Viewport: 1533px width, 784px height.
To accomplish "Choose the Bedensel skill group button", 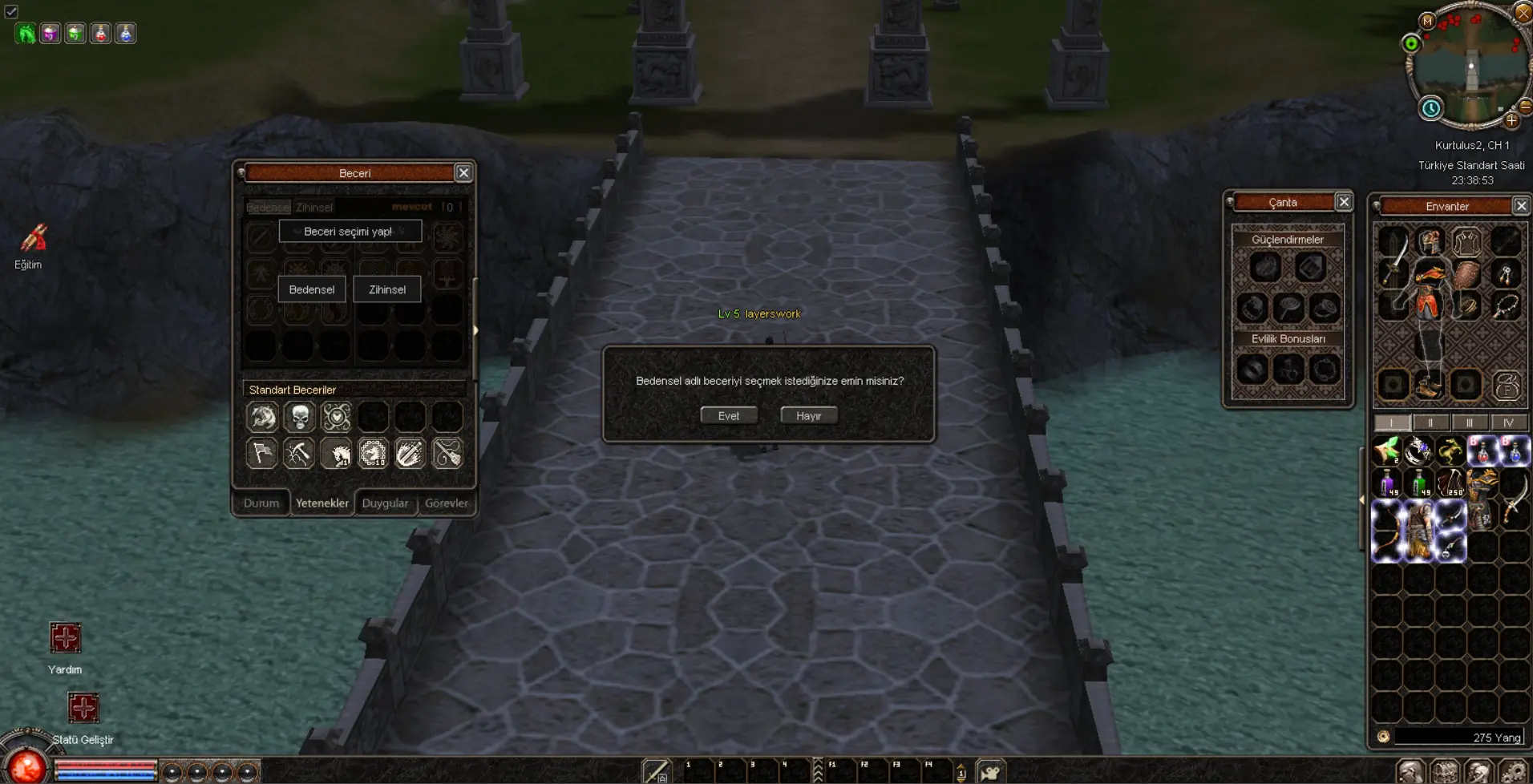I will [311, 289].
